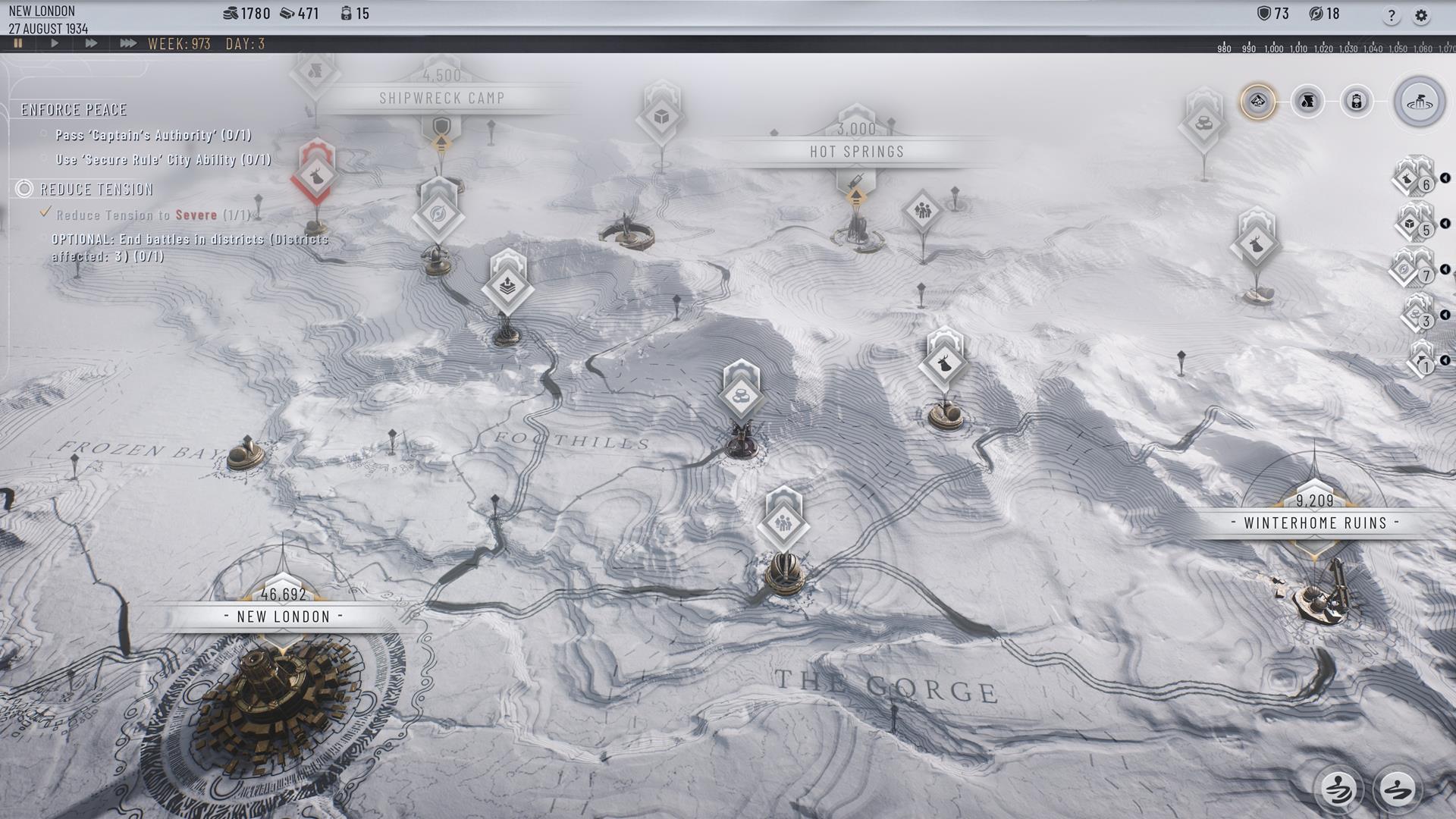The width and height of the screenshot is (1456, 819).
Task: Select the Hot Springs colony label
Action: (x=857, y=151)
